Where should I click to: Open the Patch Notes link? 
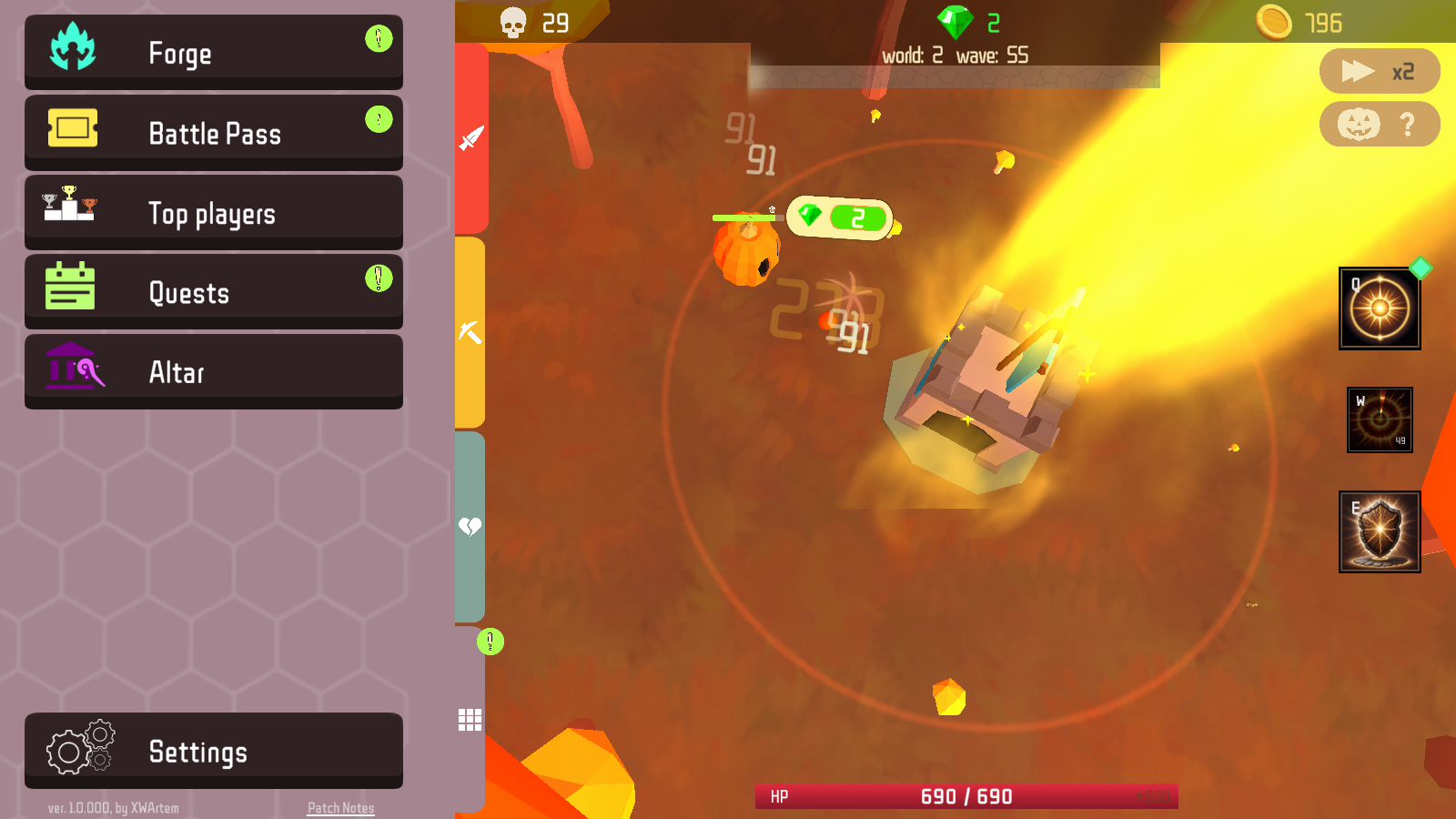340,807
